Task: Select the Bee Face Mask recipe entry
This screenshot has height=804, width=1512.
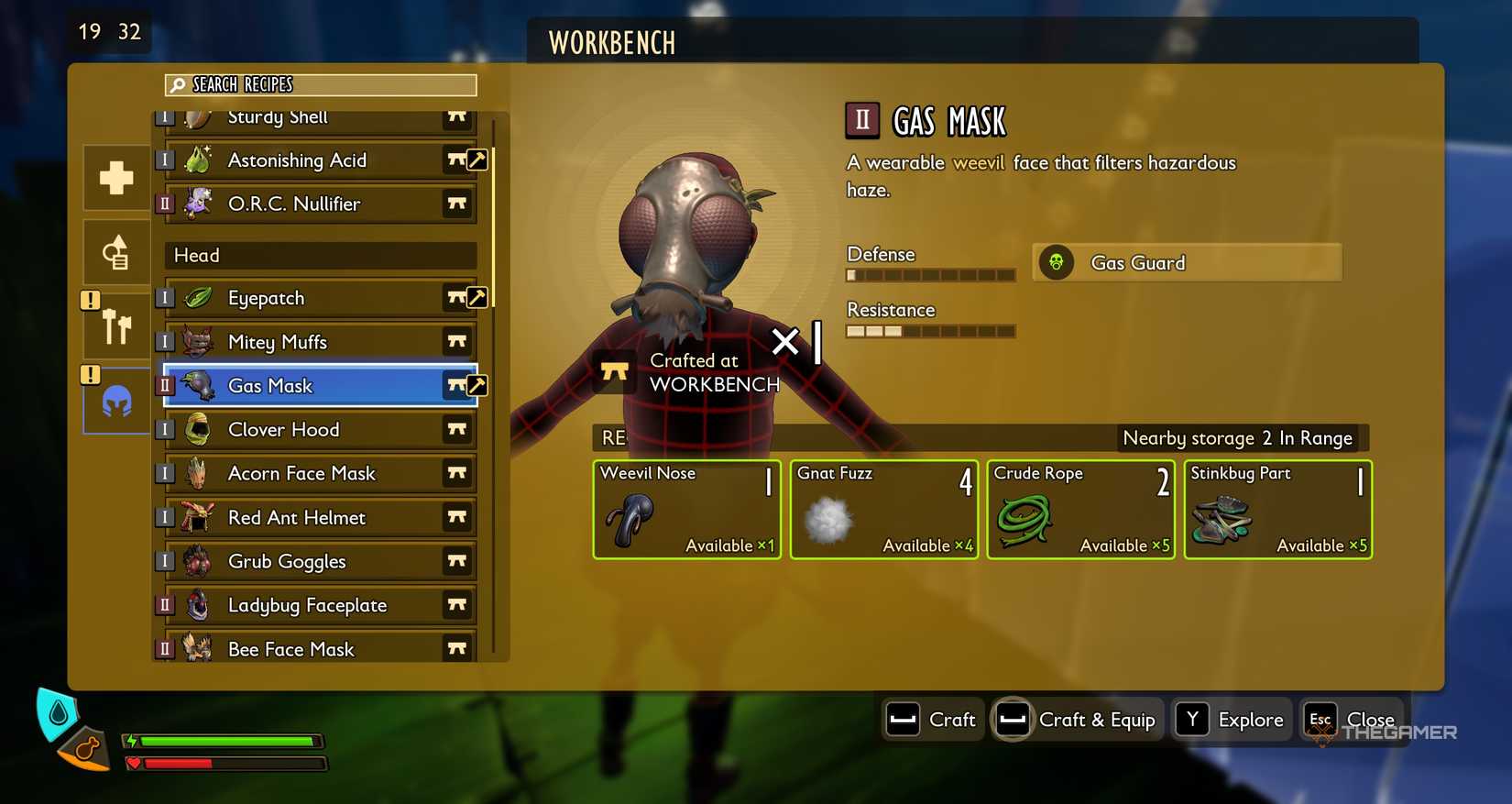Action: point(290,648)
